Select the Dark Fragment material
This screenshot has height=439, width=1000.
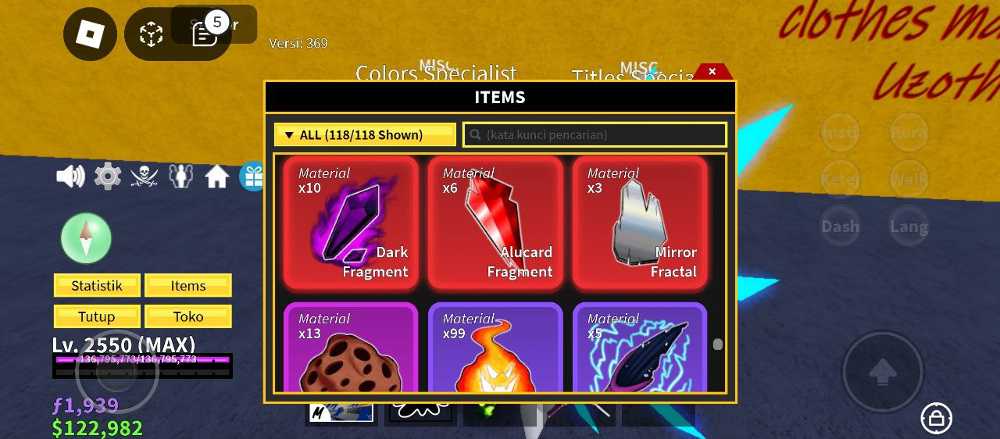coord(350,223)
